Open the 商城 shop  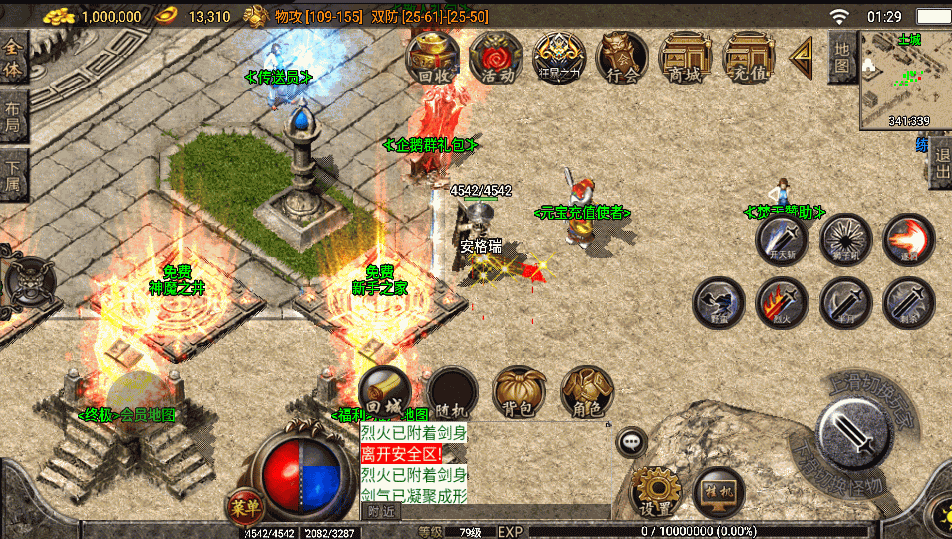[686, 56]
